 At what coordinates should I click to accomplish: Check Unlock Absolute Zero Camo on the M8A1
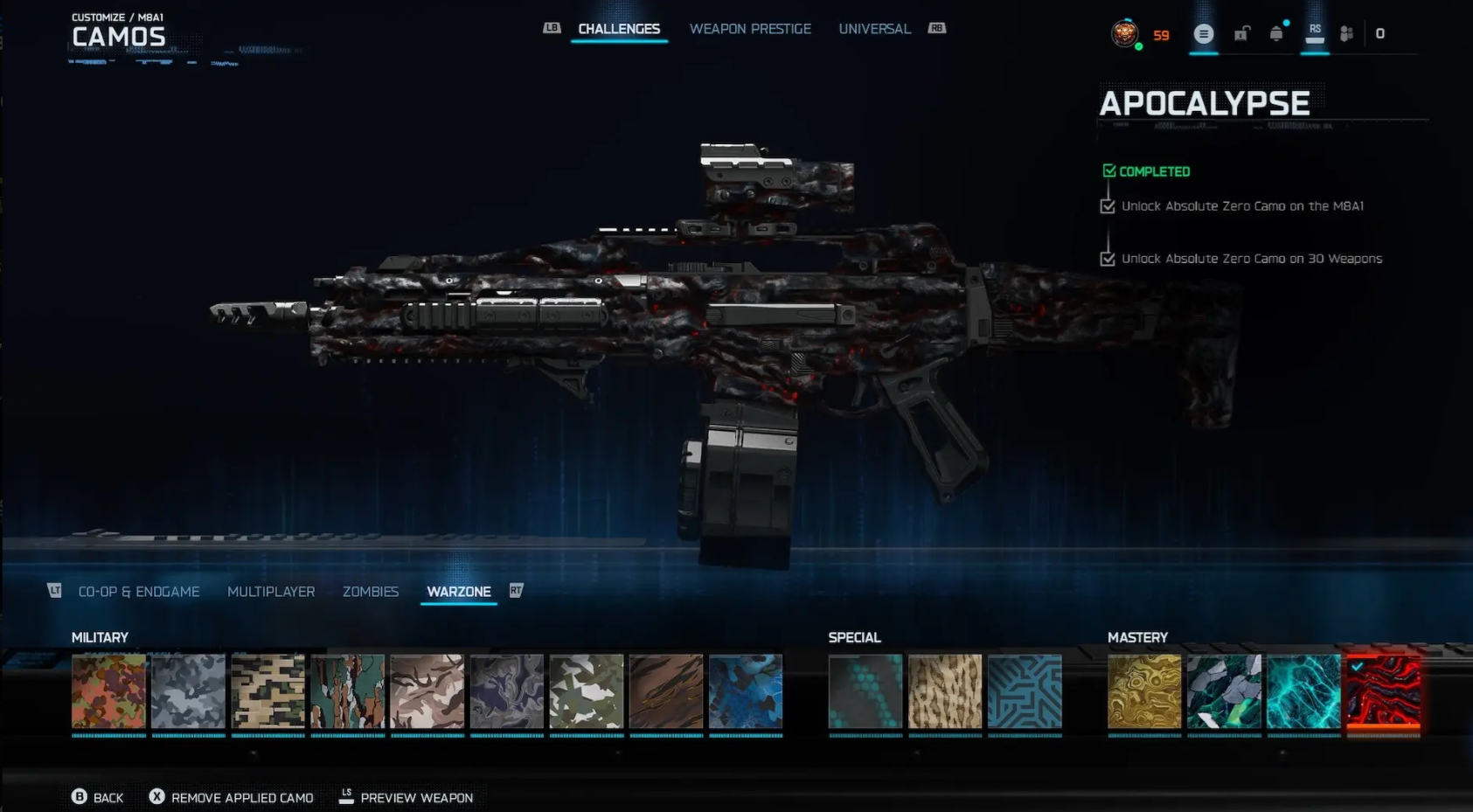click(1107, 206)
